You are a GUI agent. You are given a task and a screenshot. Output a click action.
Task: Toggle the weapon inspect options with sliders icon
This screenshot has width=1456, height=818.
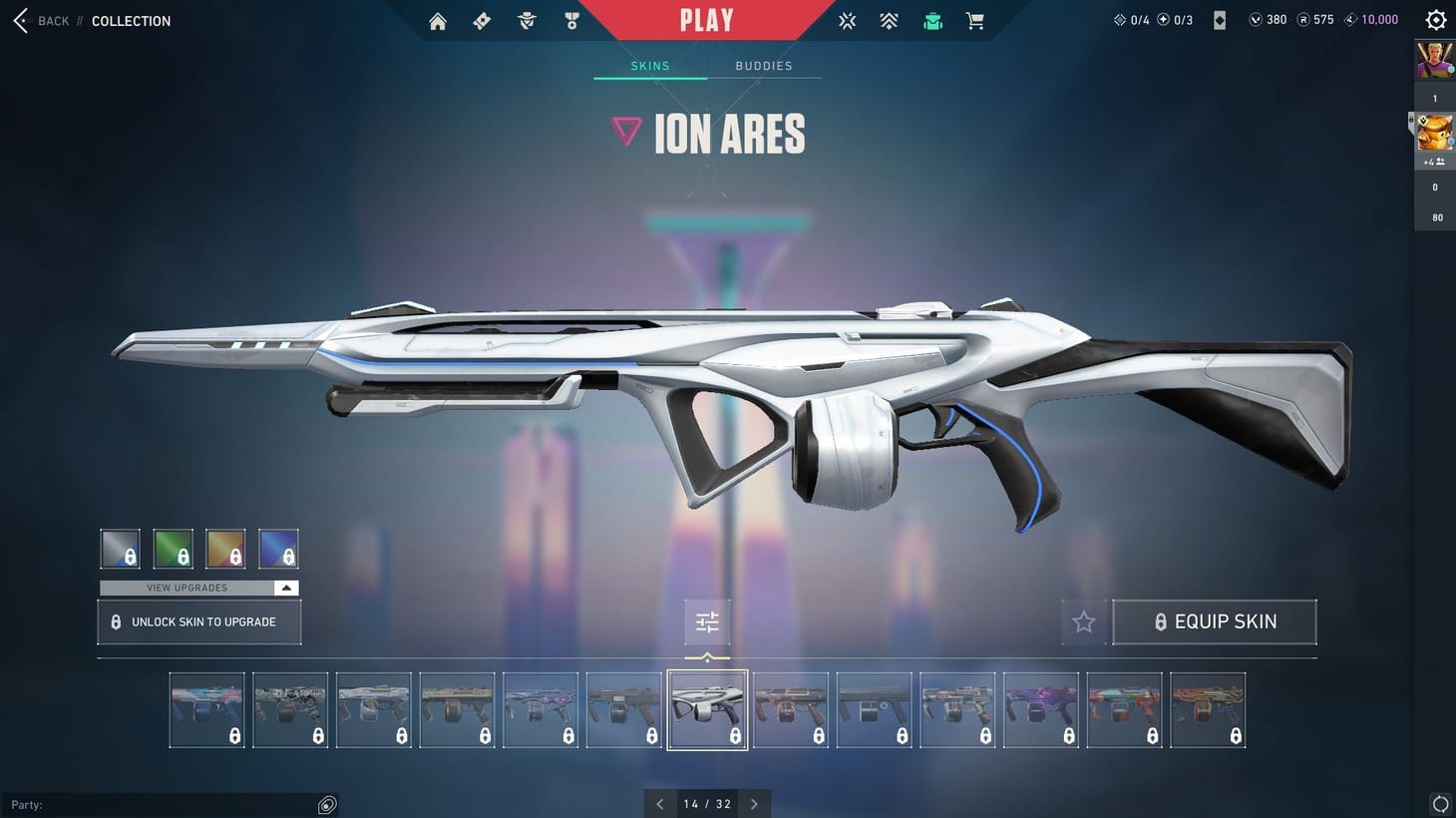(707, 621)
